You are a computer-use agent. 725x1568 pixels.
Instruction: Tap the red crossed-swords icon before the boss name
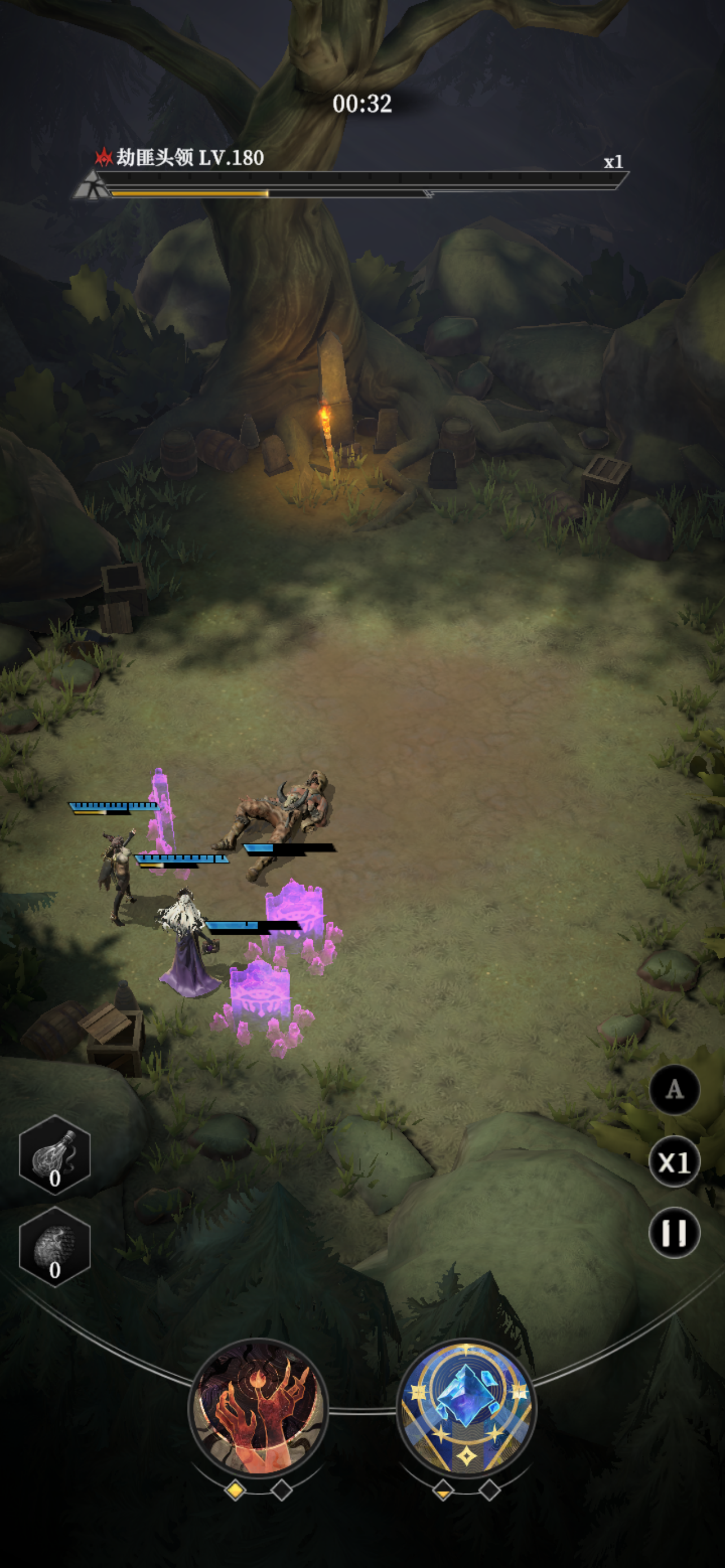tap(103, 158)
